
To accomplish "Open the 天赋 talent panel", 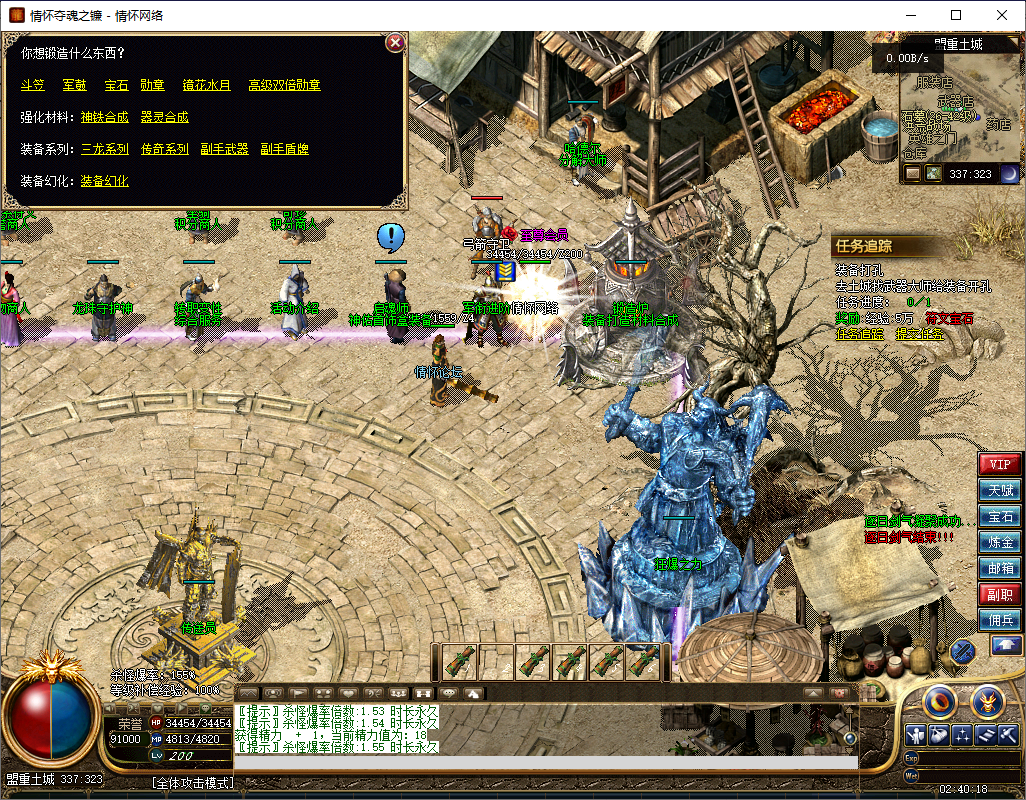I will pyautogui.click(x=999, y=491).
